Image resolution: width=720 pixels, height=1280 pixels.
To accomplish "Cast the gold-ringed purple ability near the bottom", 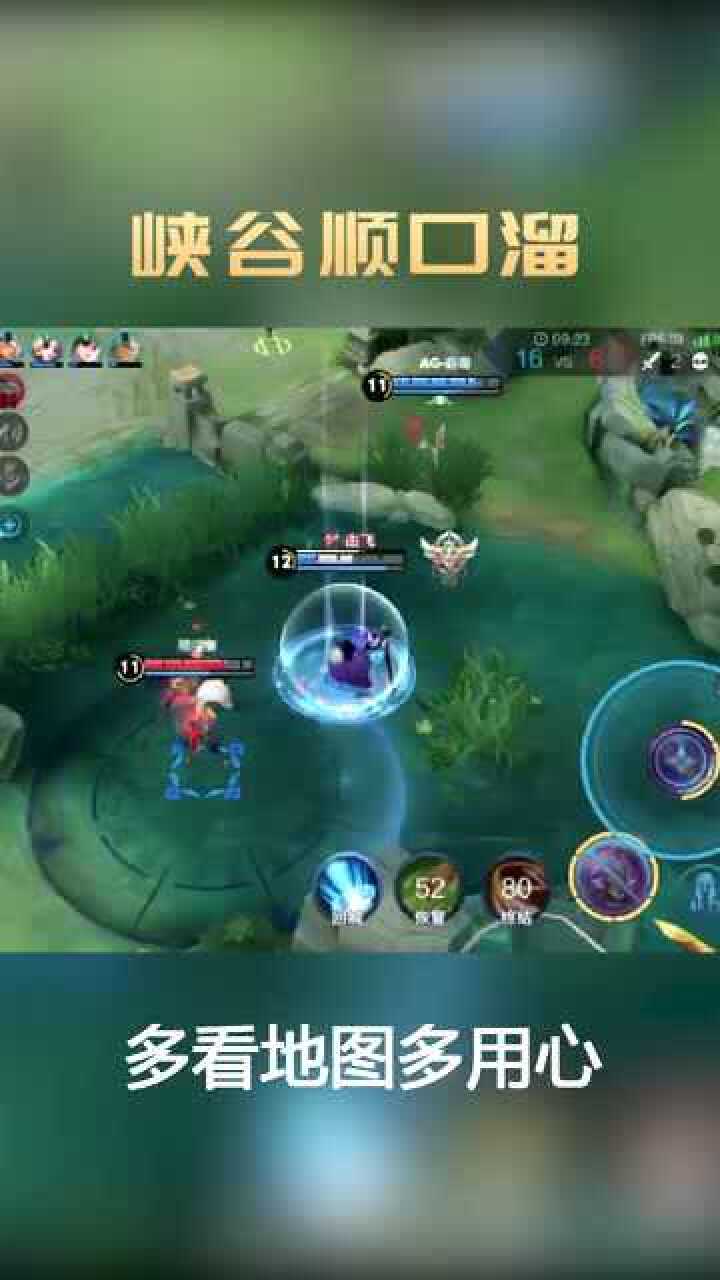I will 613,877.
